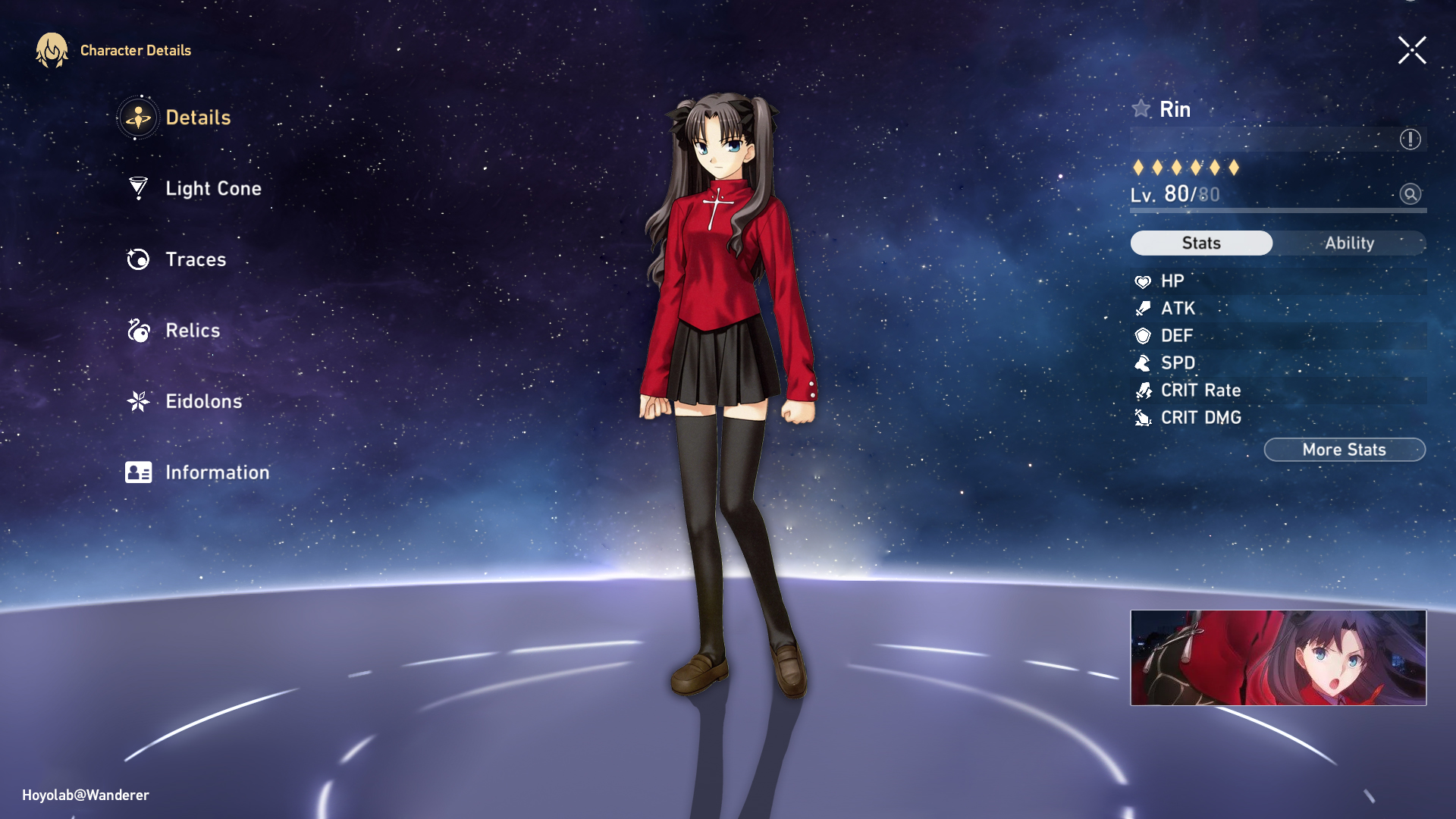Click the HP heart stat icon

(1141, 281)
